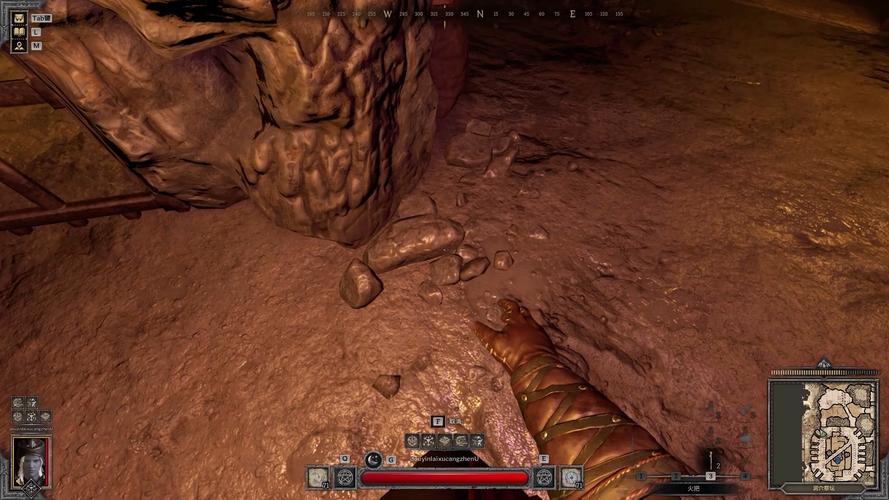Select the left scroll item slot
This screenshot has height=500, width=889.
(x=318, y=477)
